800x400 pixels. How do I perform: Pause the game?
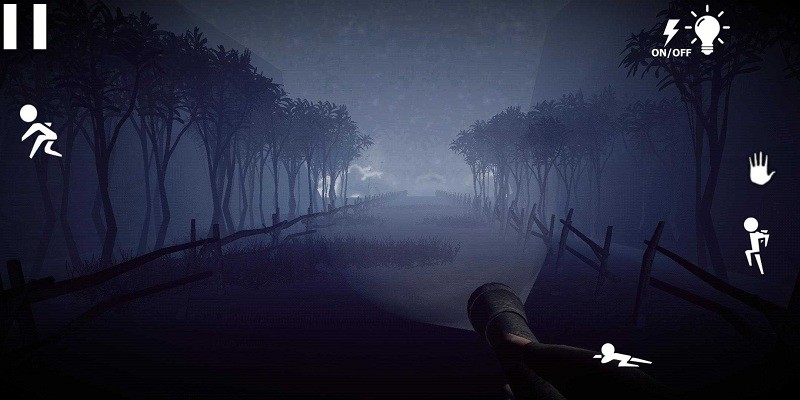25,27
